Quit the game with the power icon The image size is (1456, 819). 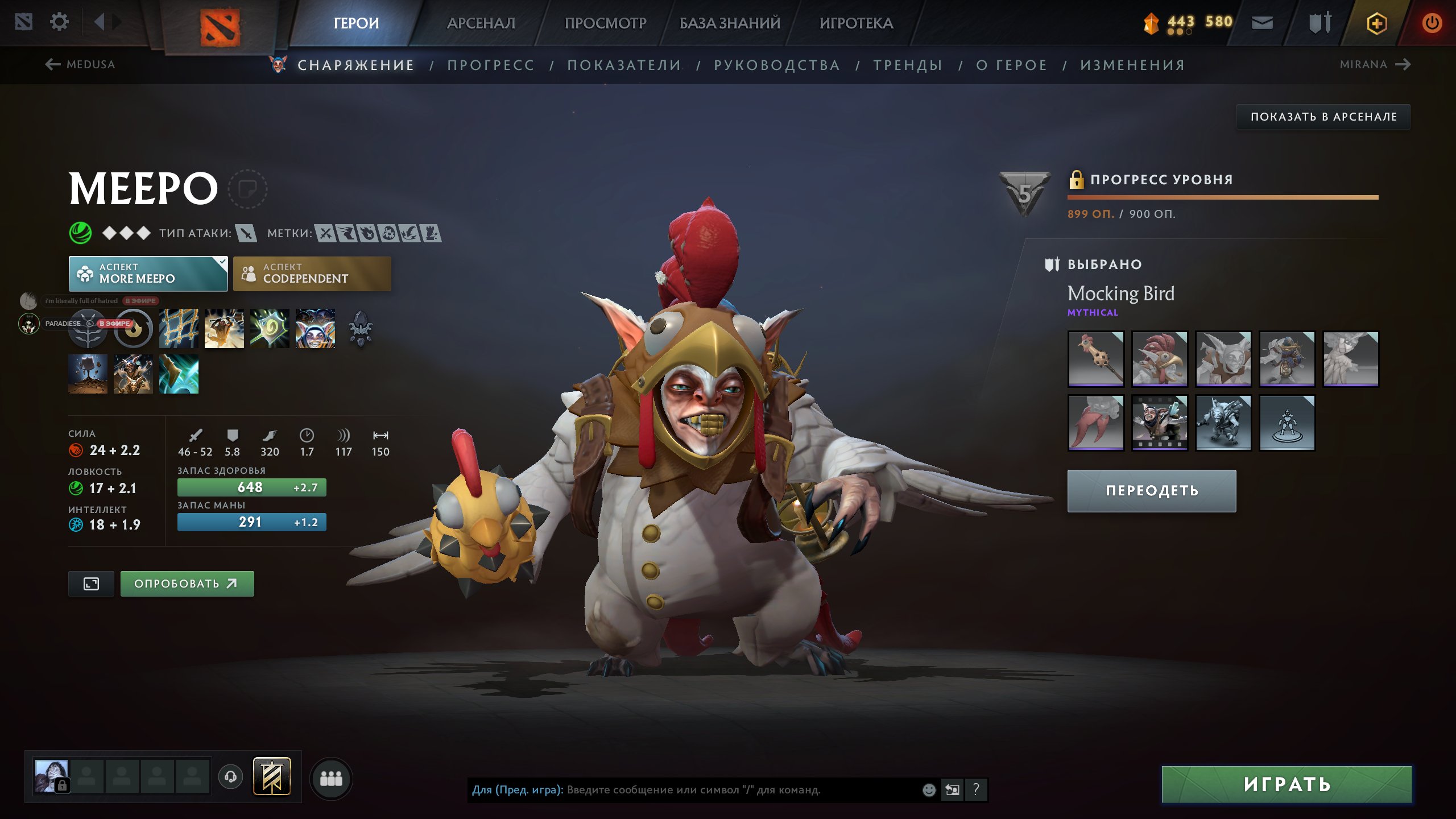pos(1432,23)
